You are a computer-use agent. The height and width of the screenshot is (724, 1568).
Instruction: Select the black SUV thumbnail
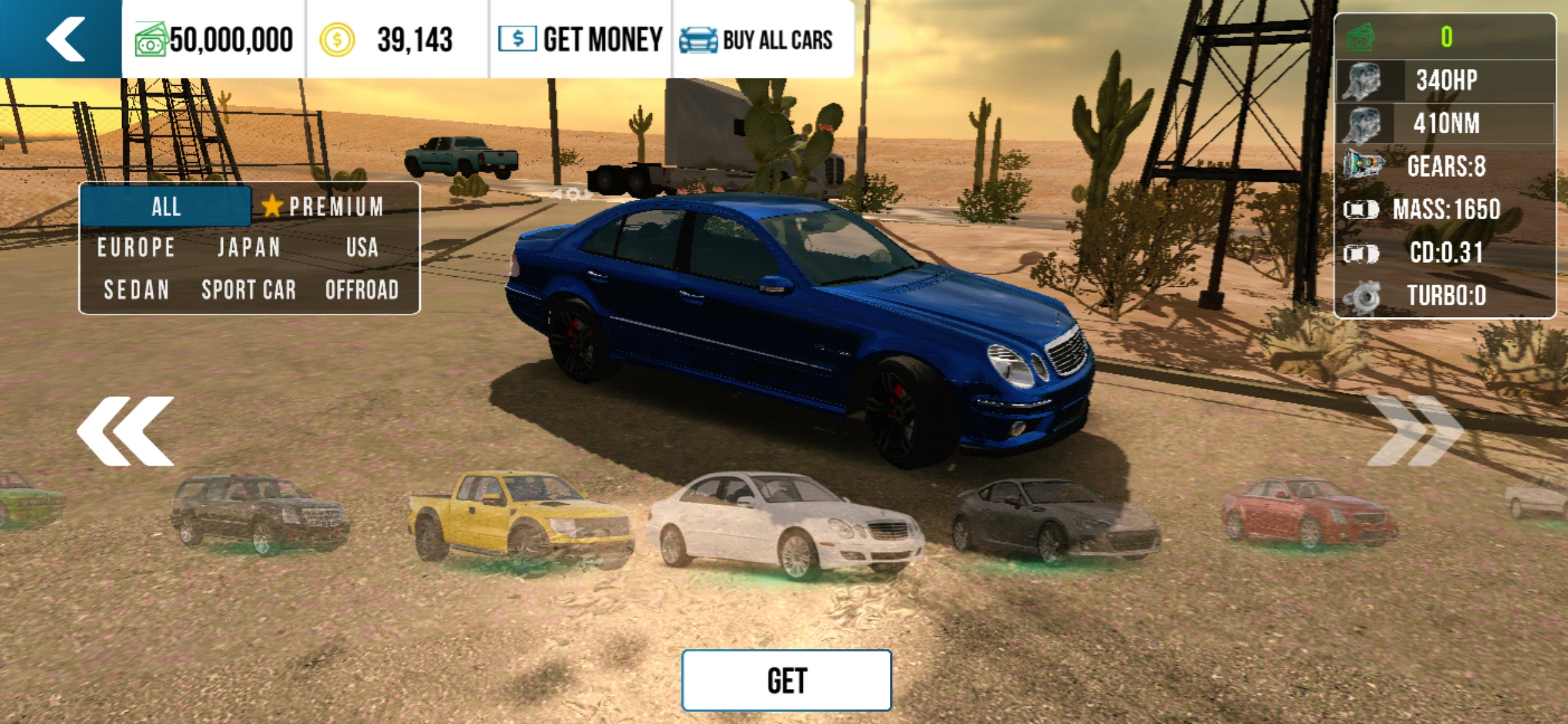pos(260,513)
